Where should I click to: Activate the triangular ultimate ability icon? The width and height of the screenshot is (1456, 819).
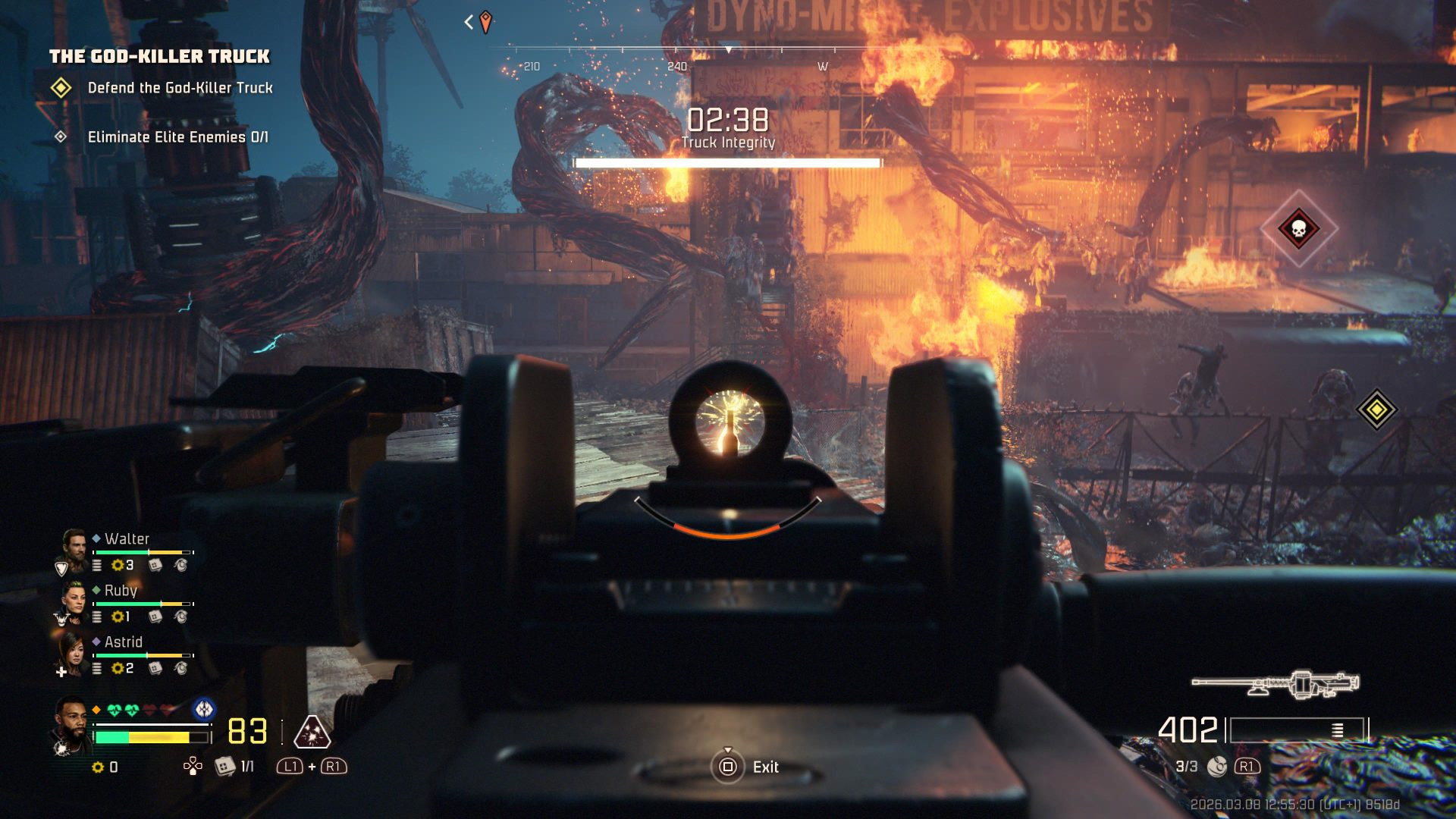point(312,733)
